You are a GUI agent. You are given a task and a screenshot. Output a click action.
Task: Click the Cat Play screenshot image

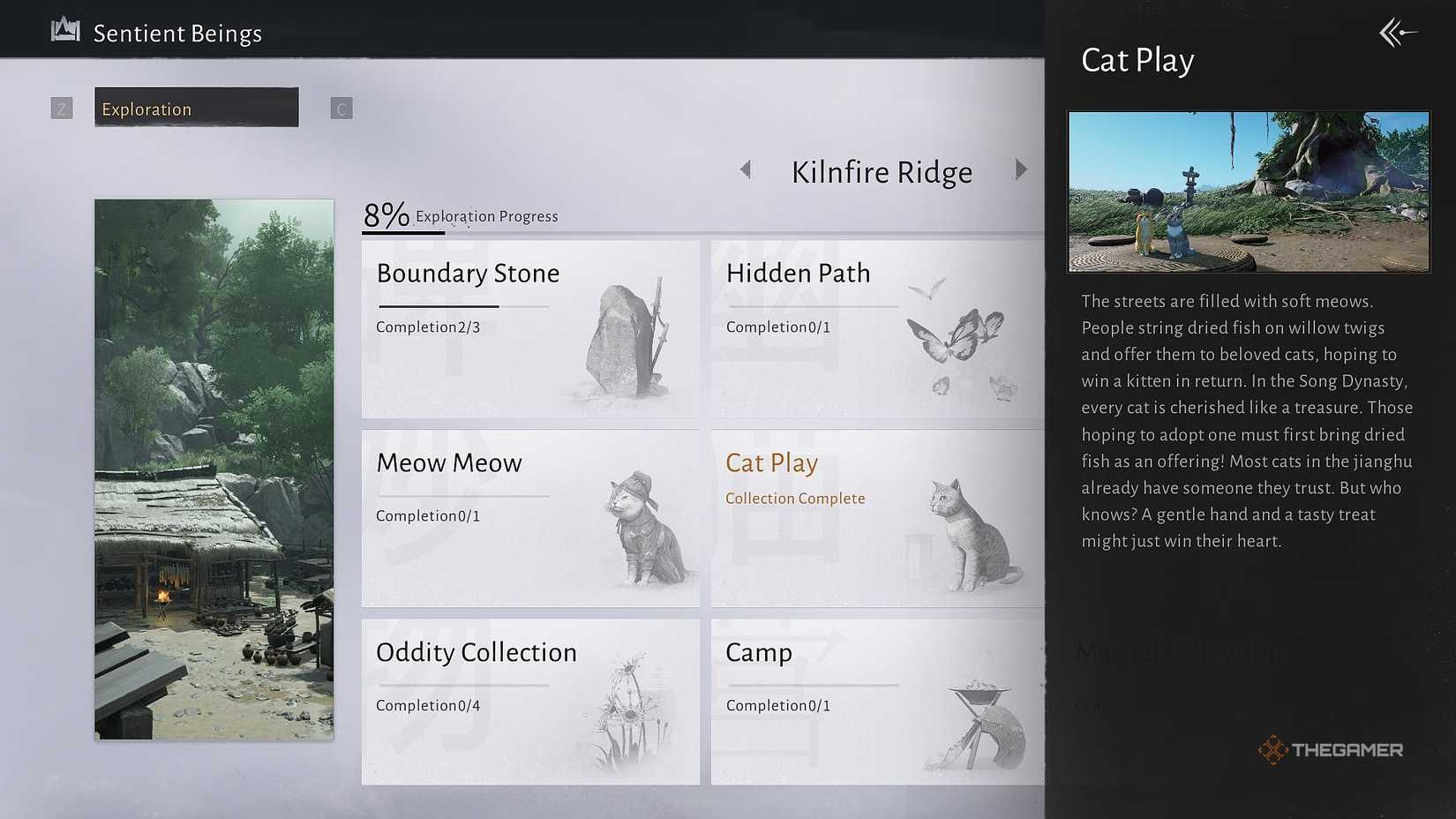[x=1249, y=192]
